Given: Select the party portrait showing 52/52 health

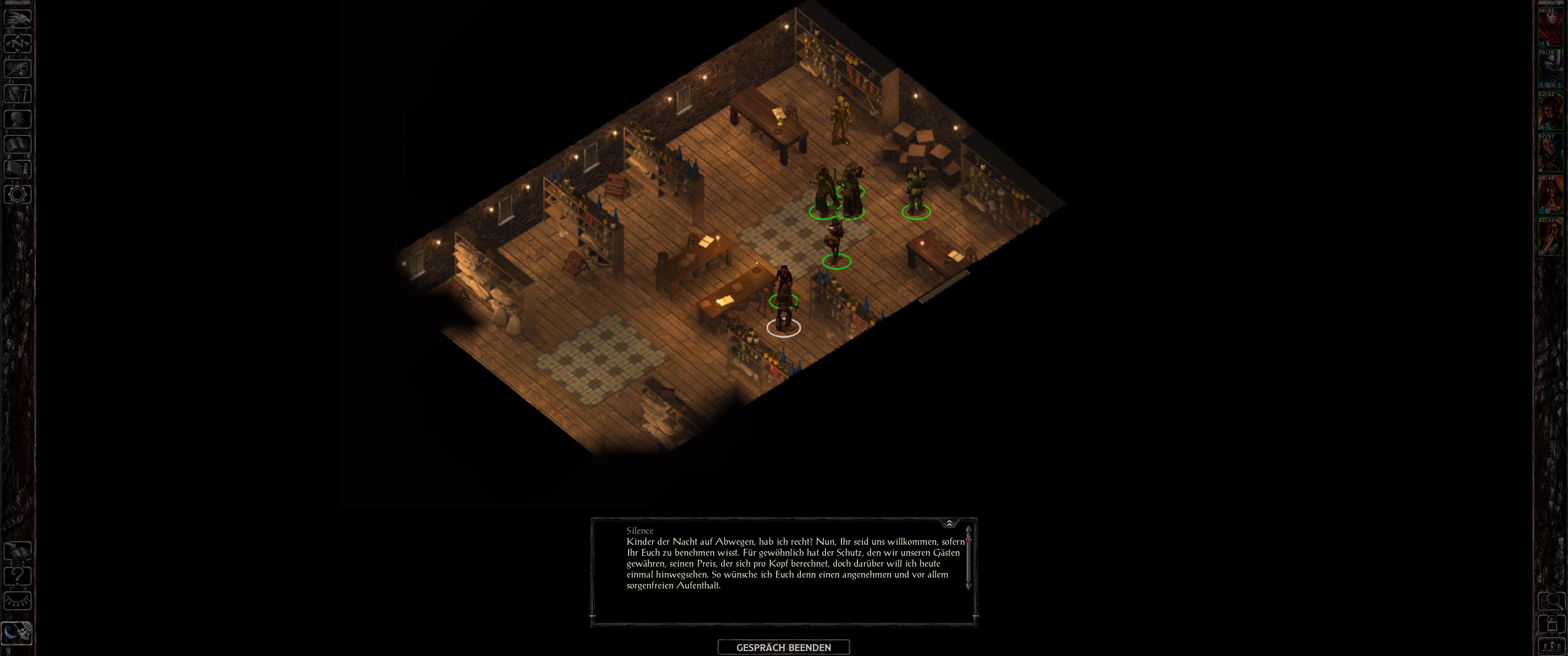Looking at the screenshot, I should [x=1550, y=111].
